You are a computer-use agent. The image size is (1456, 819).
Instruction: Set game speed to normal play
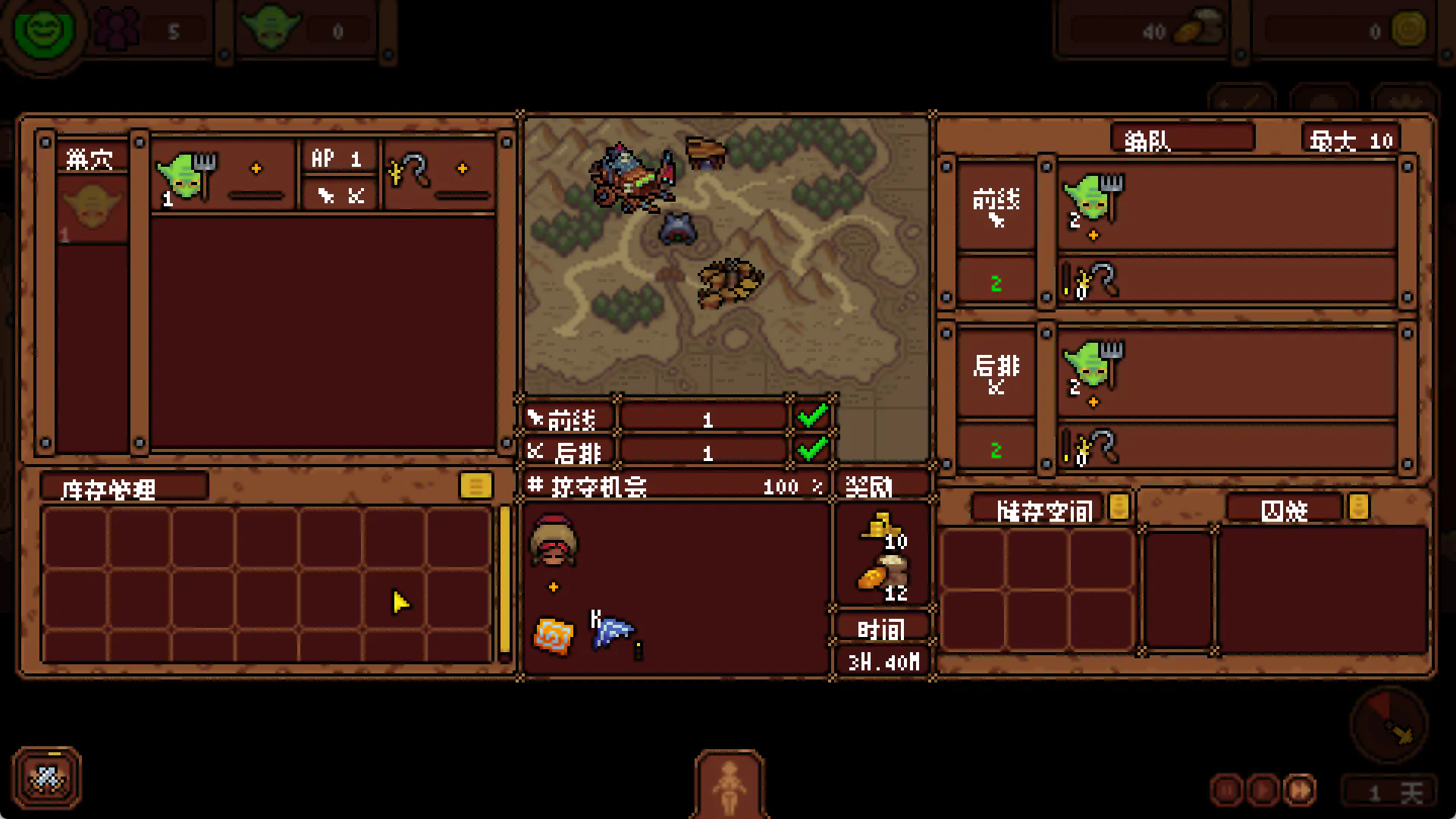tap(1263, 791)
